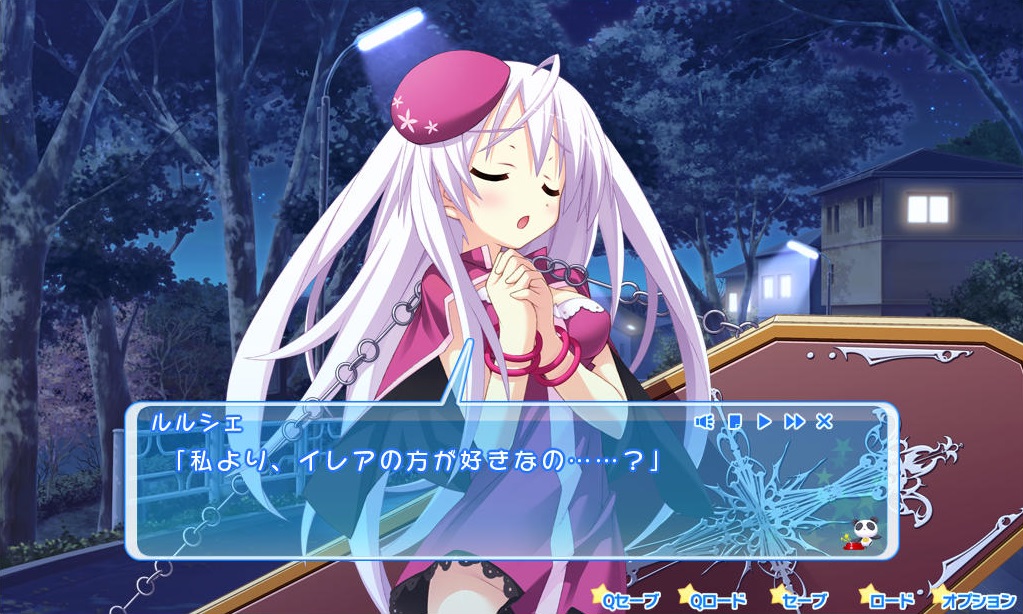Activate skip with the double-arrow icon
The width and height of the screenshot is (1023, 614).
pyautogui.click(x=794, y=421)
